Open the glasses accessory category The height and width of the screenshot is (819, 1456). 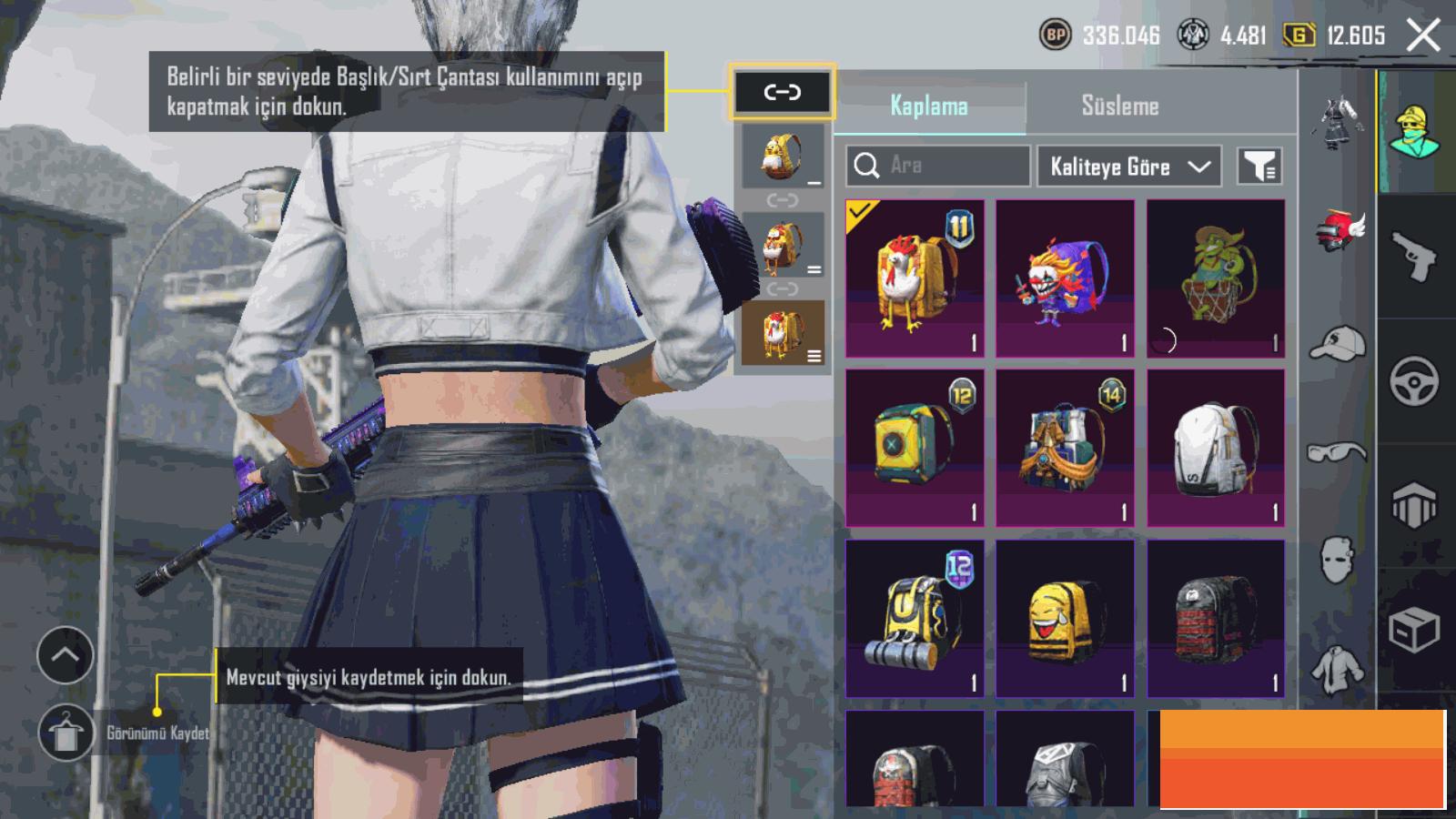(1338, 452)
